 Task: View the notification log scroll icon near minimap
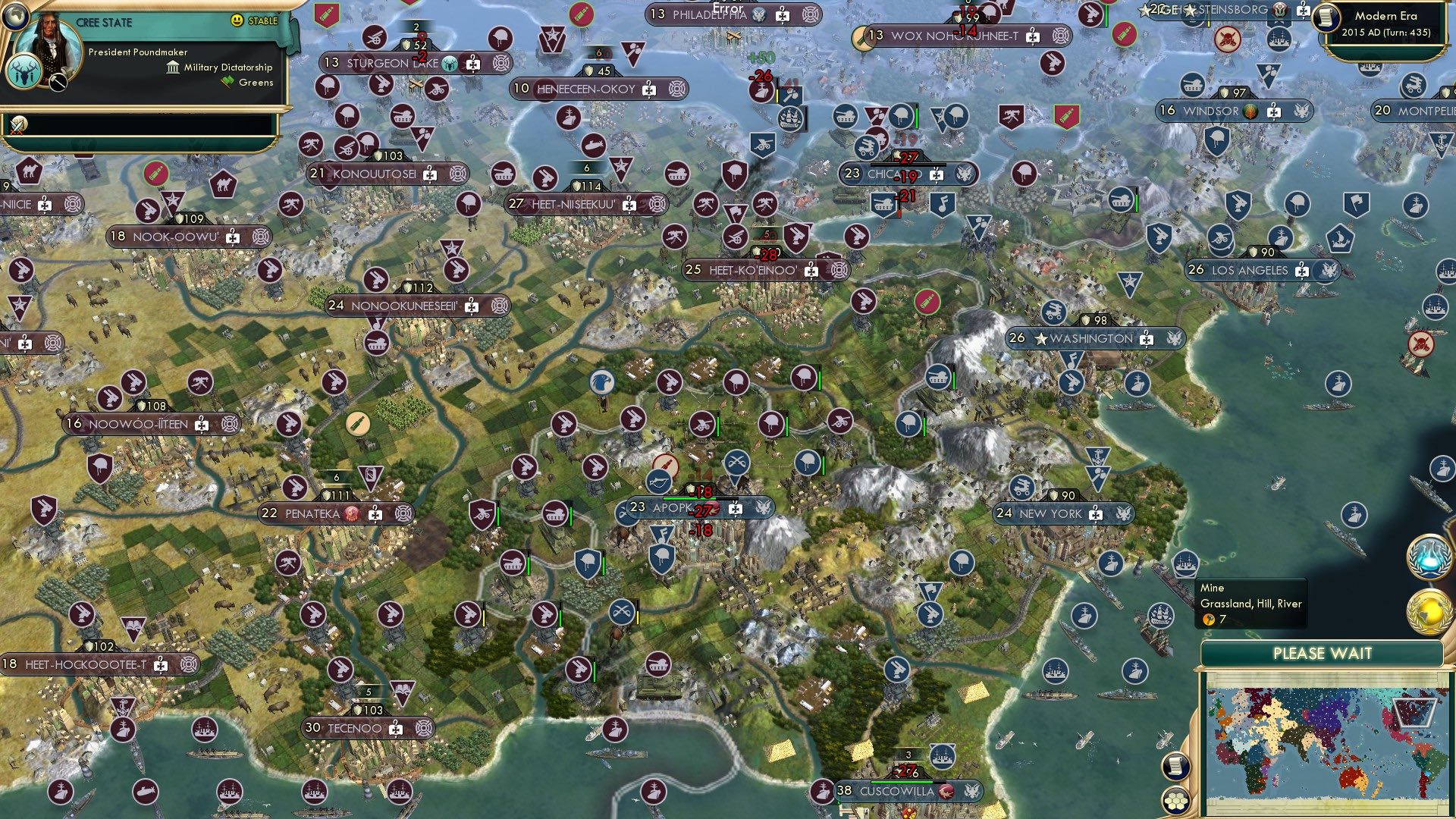point(1175,767)
